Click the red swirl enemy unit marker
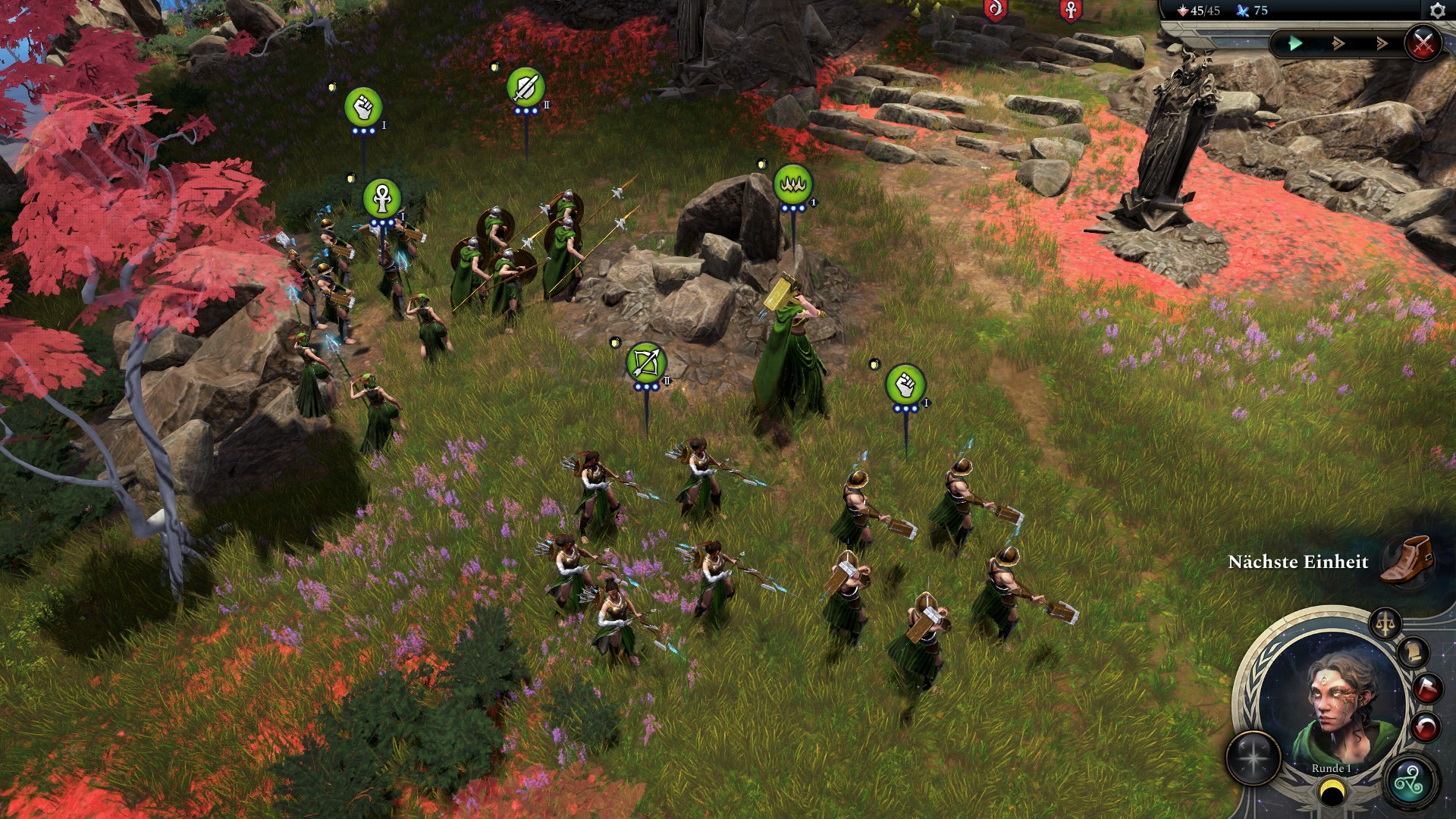The width and height of the screenshot is (1456, 819). pos(995,10)
